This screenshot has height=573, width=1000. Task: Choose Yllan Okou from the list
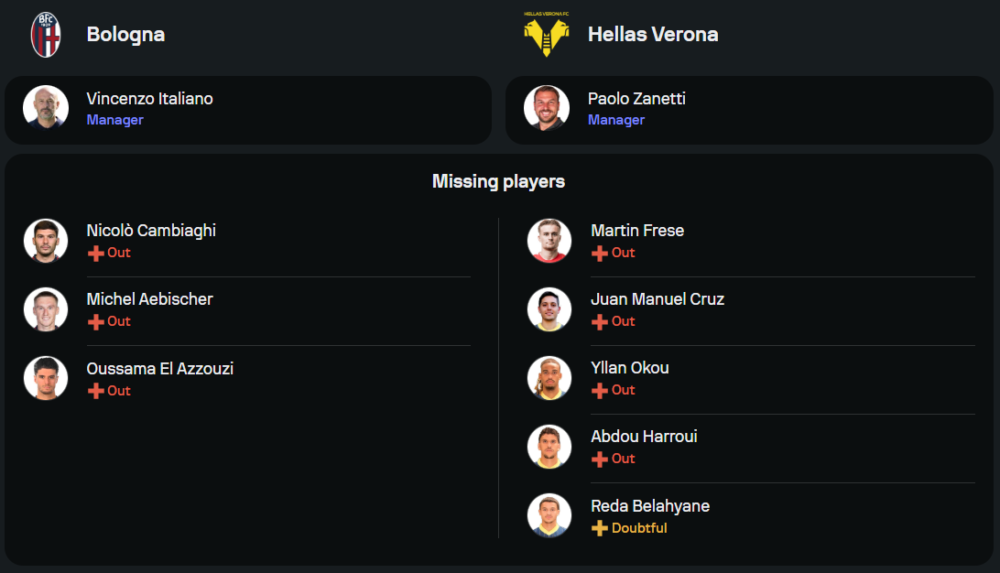tap(630, 368)
